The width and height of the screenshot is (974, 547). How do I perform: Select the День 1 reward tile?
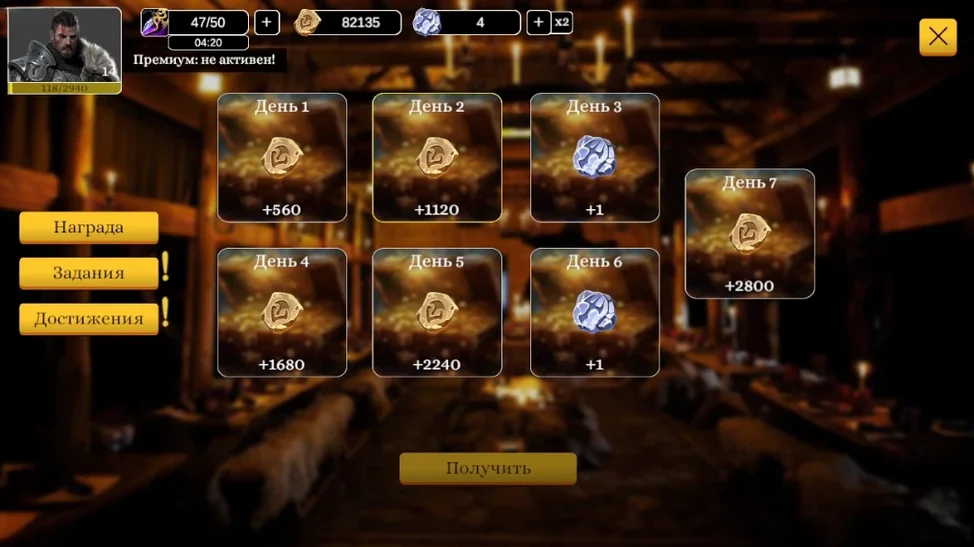click(x=282, y=158)
